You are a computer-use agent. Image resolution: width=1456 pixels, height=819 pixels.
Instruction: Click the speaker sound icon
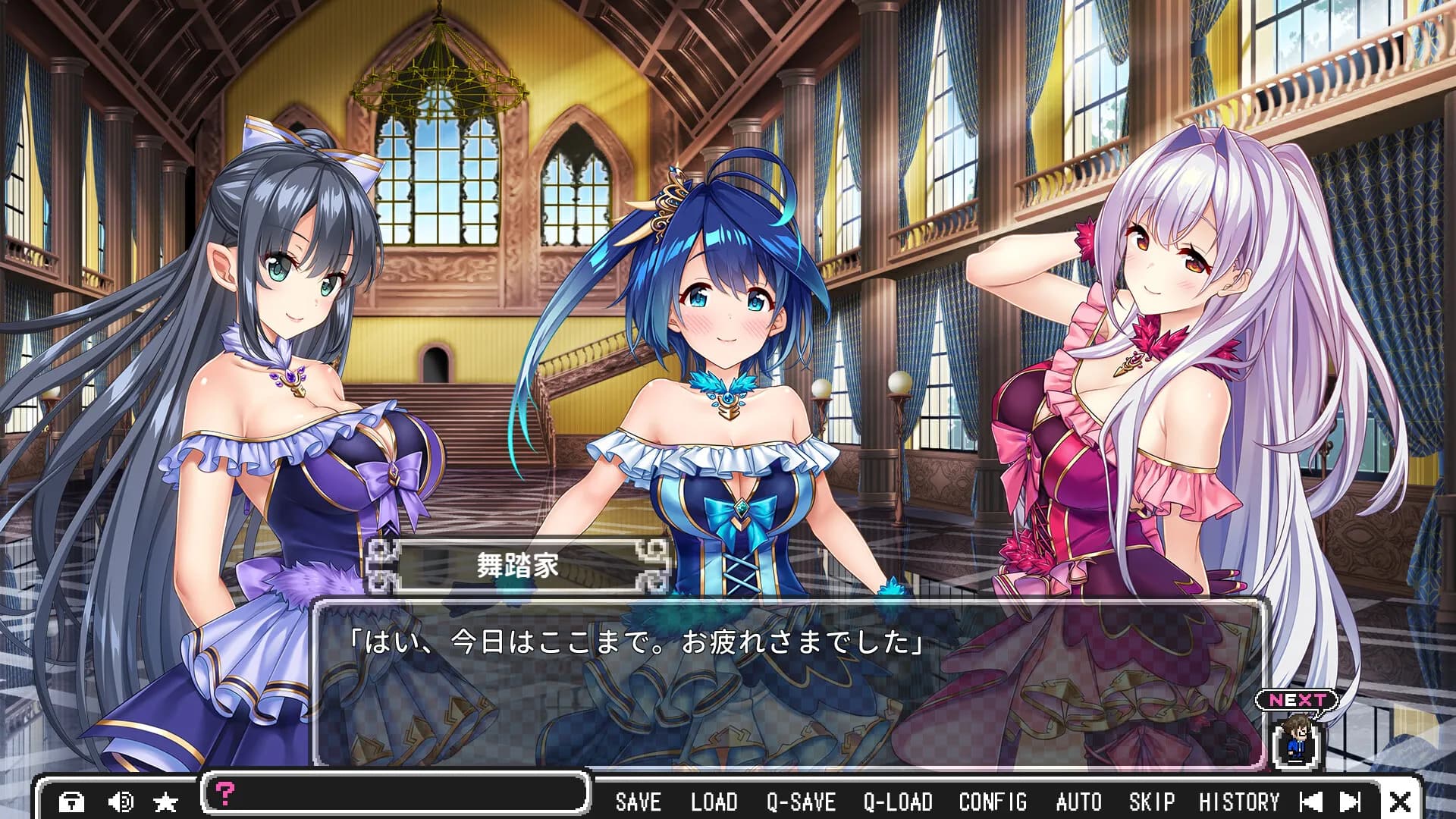click(x=120, y=802)
